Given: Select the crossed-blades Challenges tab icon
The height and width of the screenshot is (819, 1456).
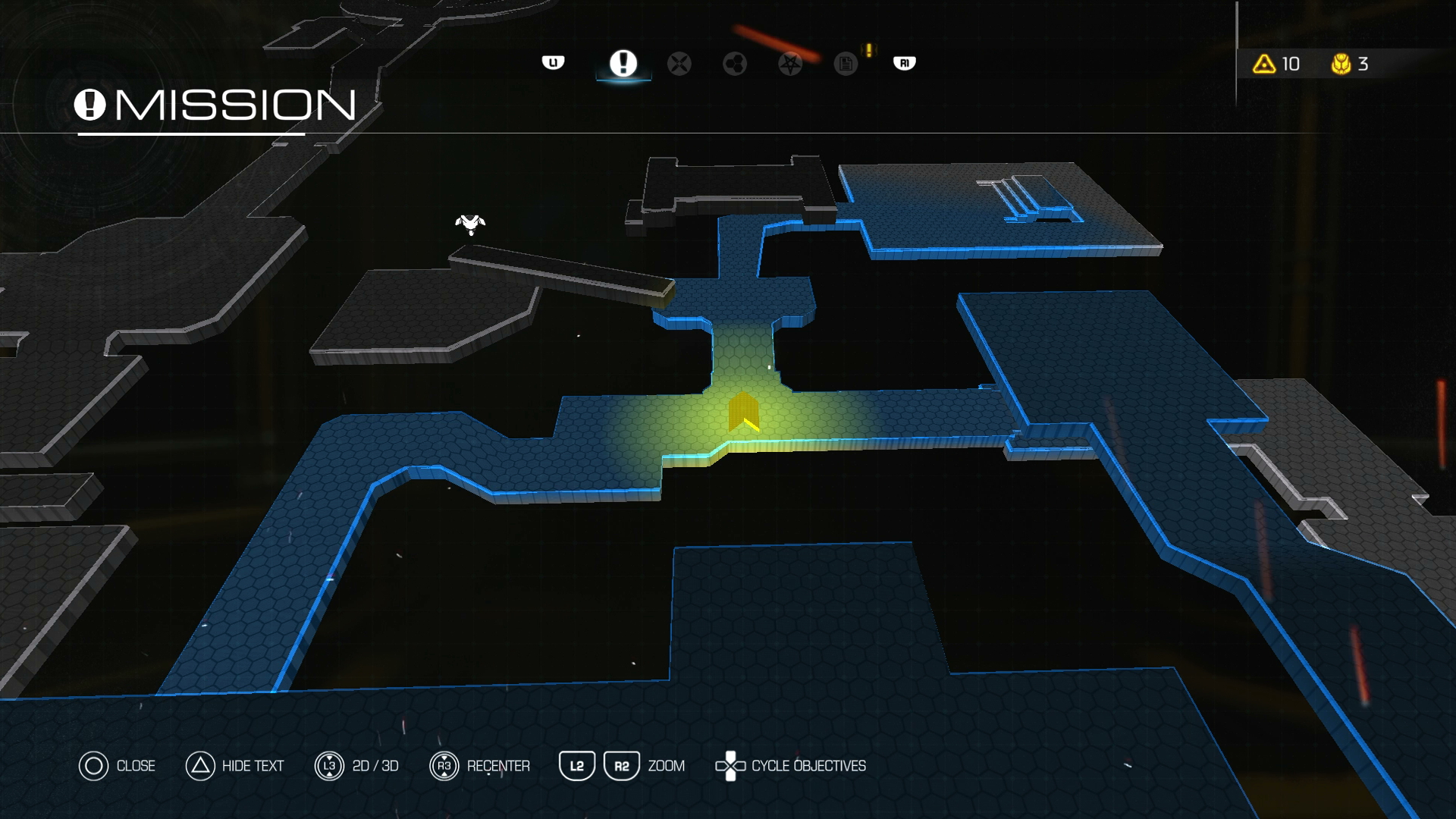Looking at the screenshot, I should pyautogui.click(x=679, y=64).
